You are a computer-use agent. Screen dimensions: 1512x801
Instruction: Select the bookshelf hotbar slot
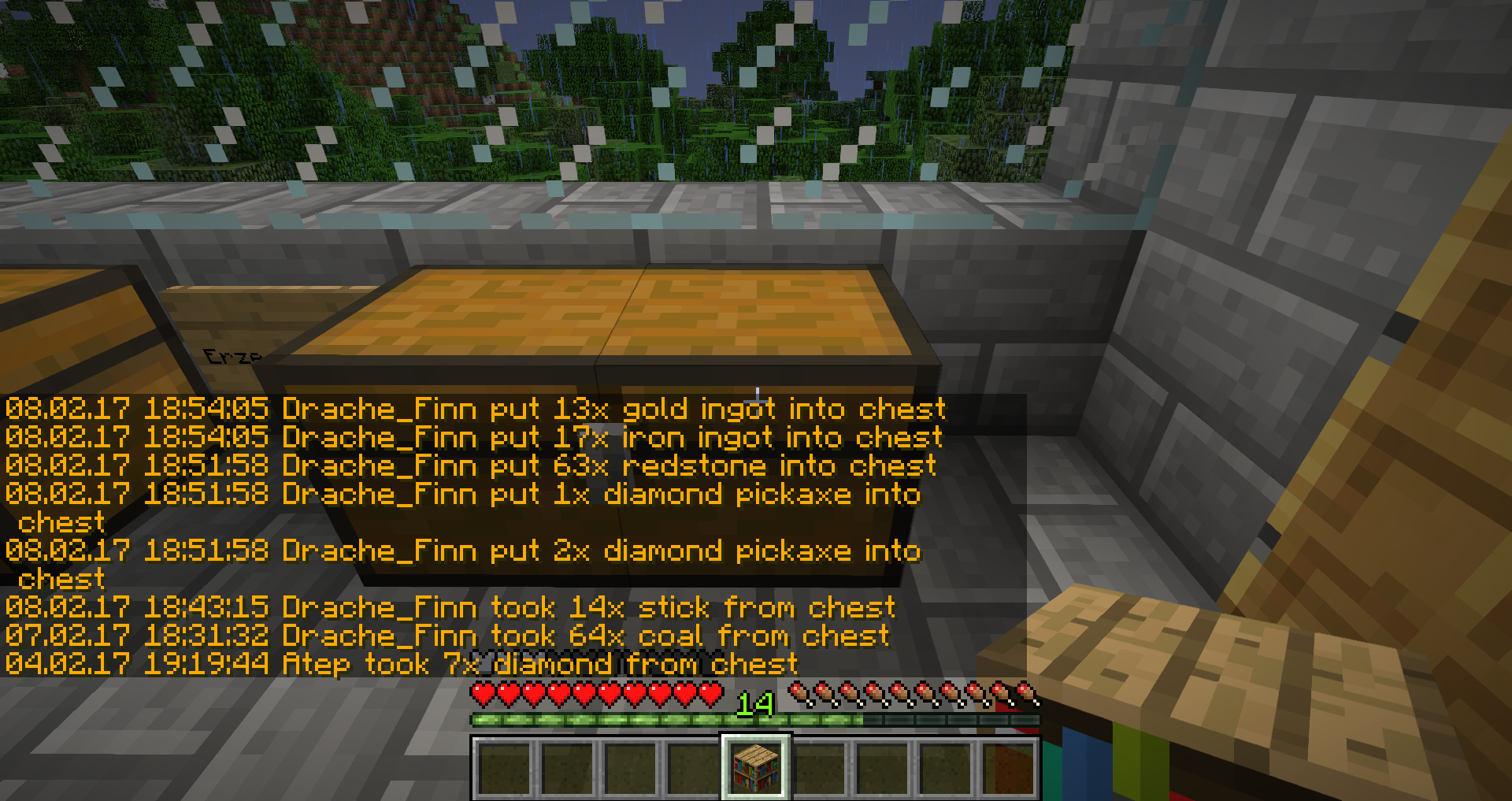[756, 766]
